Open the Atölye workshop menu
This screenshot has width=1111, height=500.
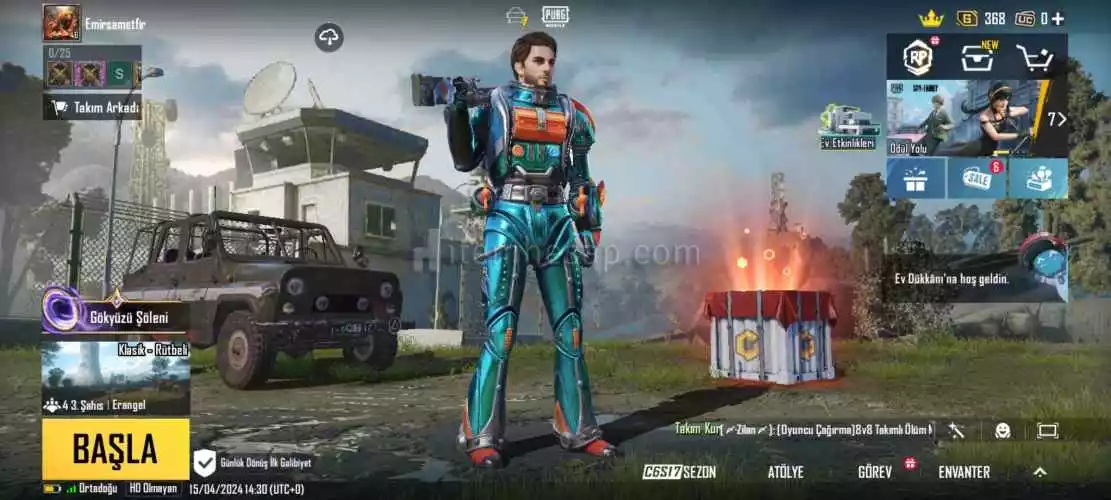[x=785, y=472]
